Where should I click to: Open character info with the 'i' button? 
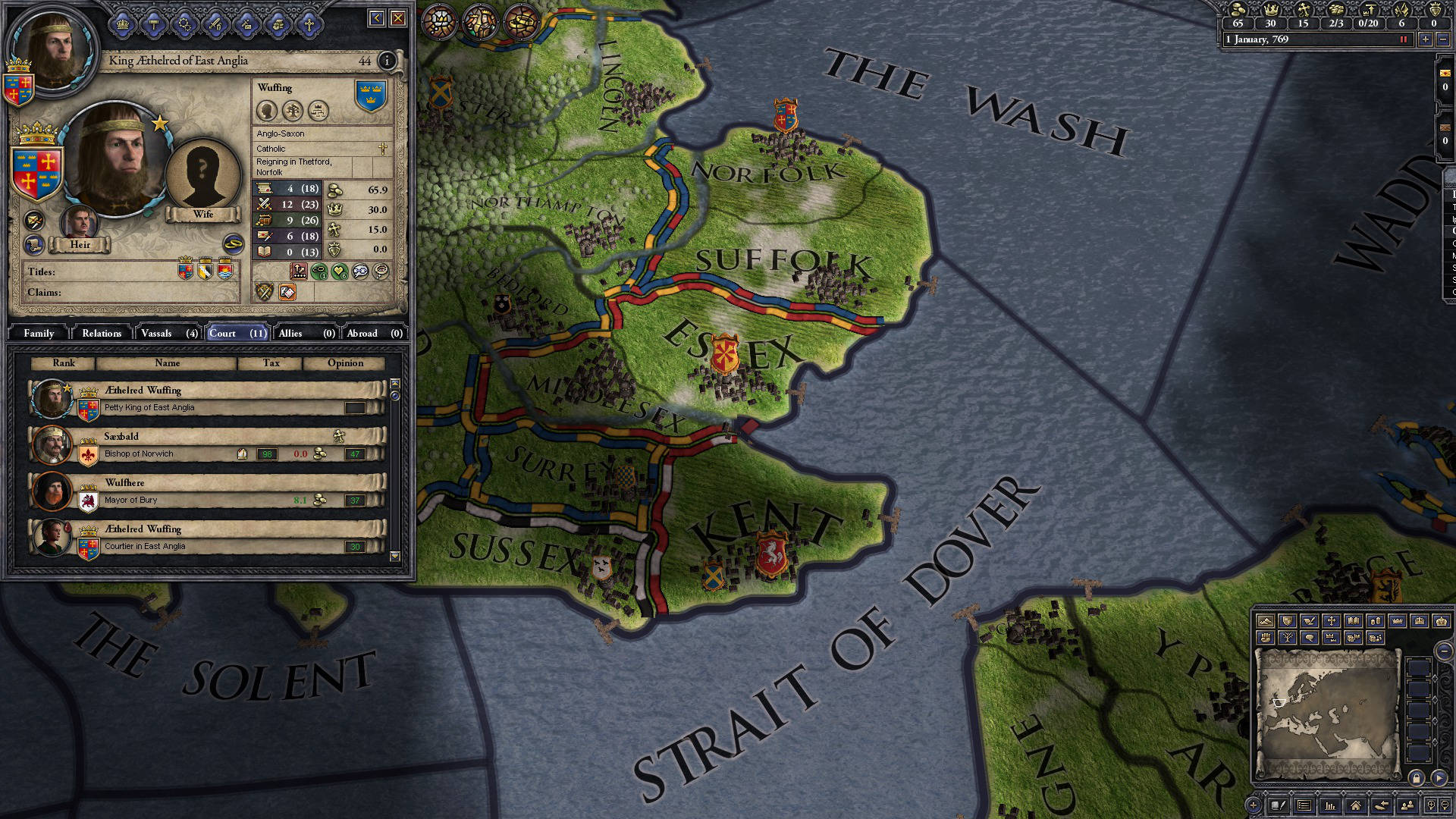pyautogui.click(x=387, y=61)
